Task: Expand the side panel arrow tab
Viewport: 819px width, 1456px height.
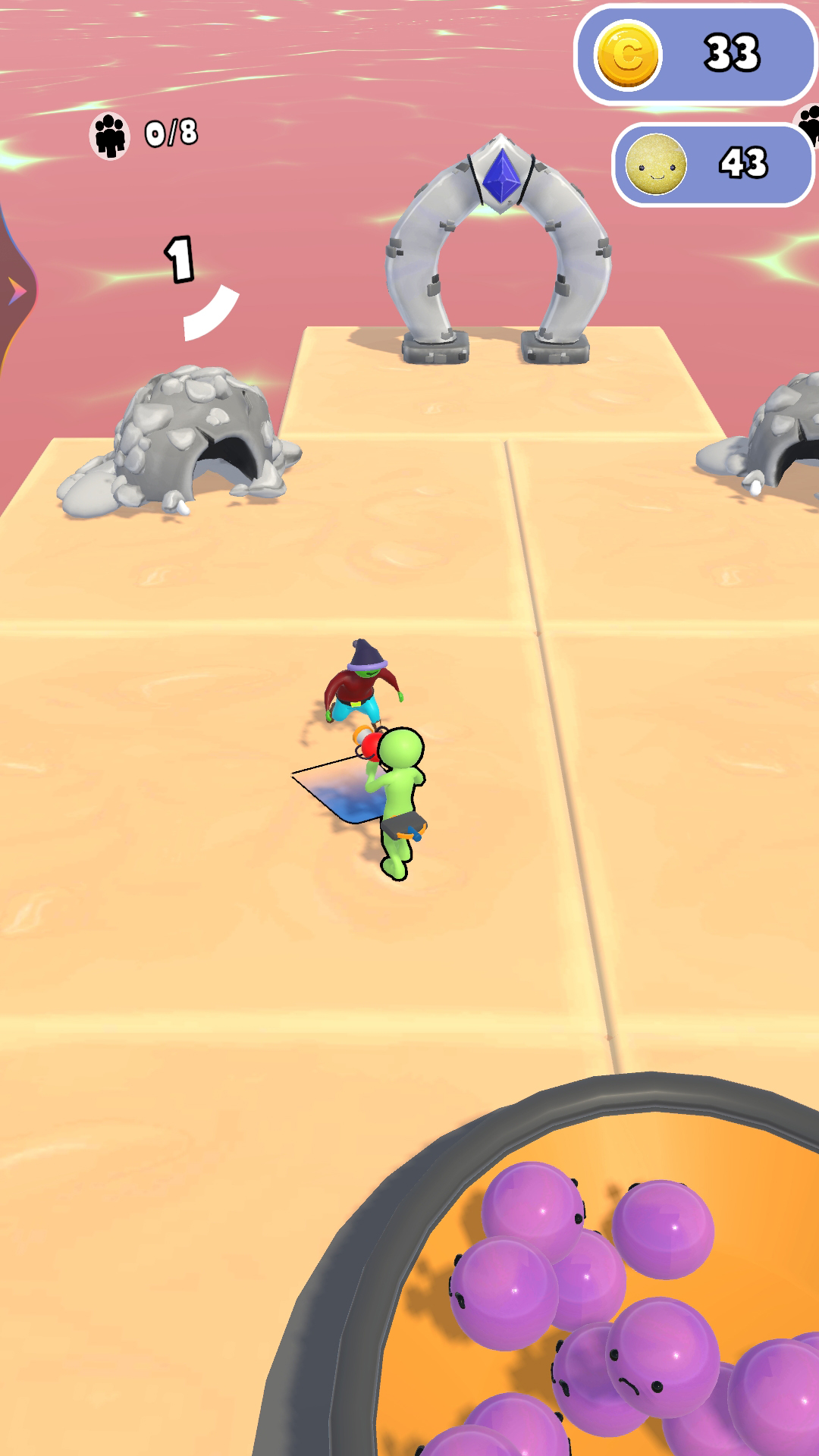Action: pyautogui.click(x=15, y=291)
